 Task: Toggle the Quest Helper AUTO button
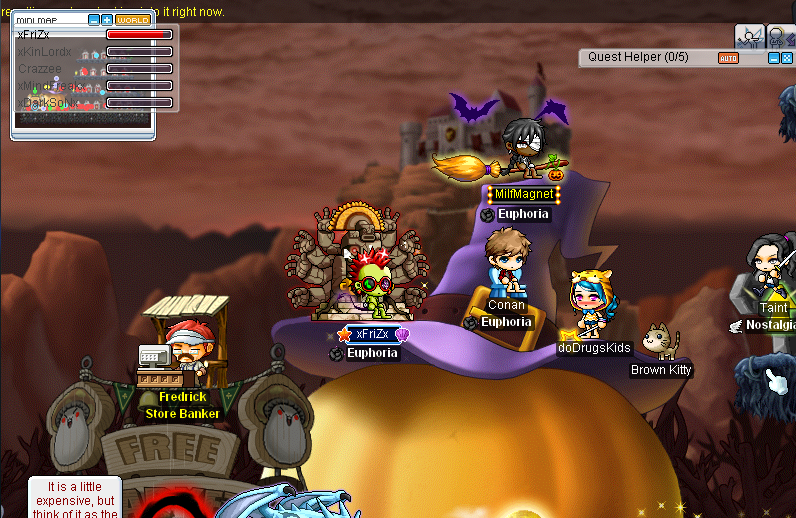tap(728, 58)
